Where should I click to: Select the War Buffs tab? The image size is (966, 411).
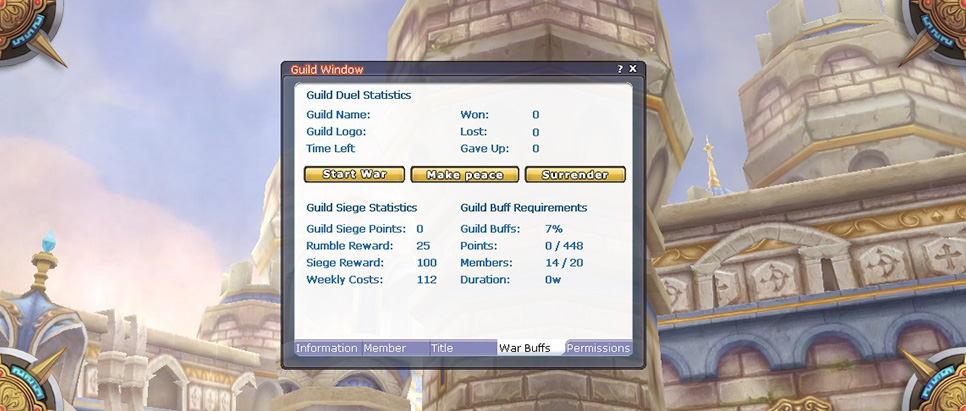525,348
